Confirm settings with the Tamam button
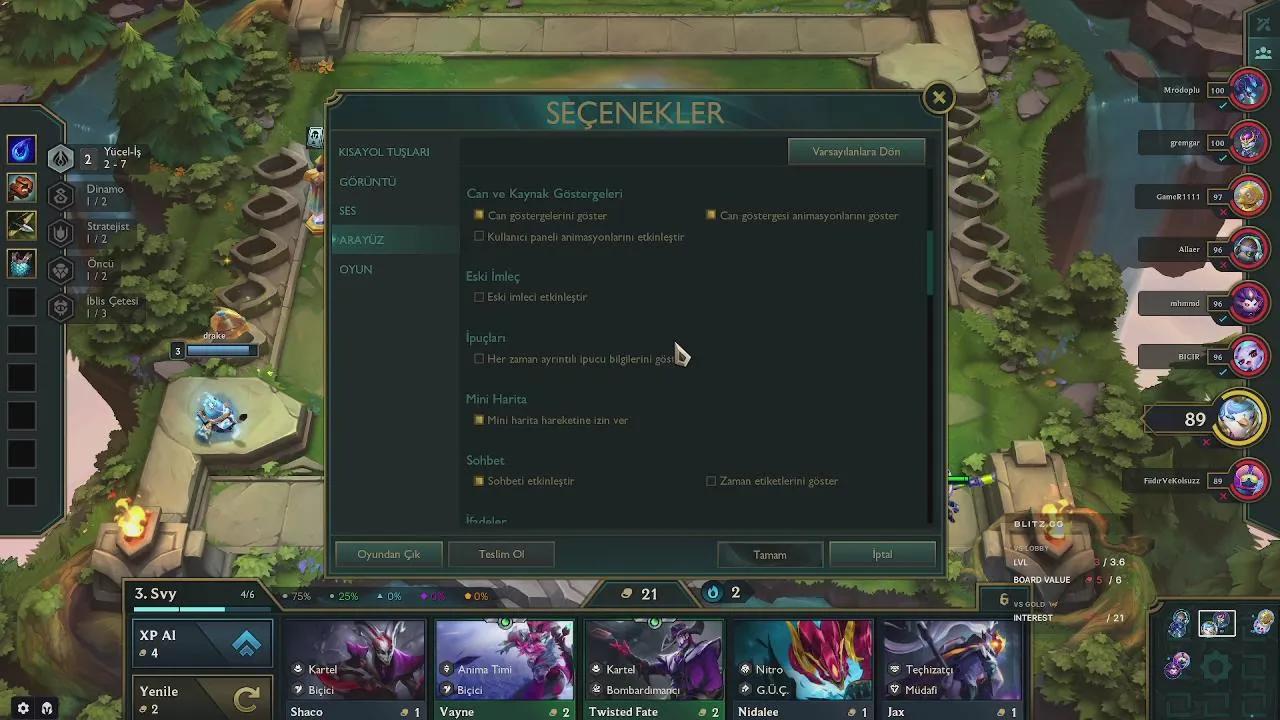 tap(769, 554)
